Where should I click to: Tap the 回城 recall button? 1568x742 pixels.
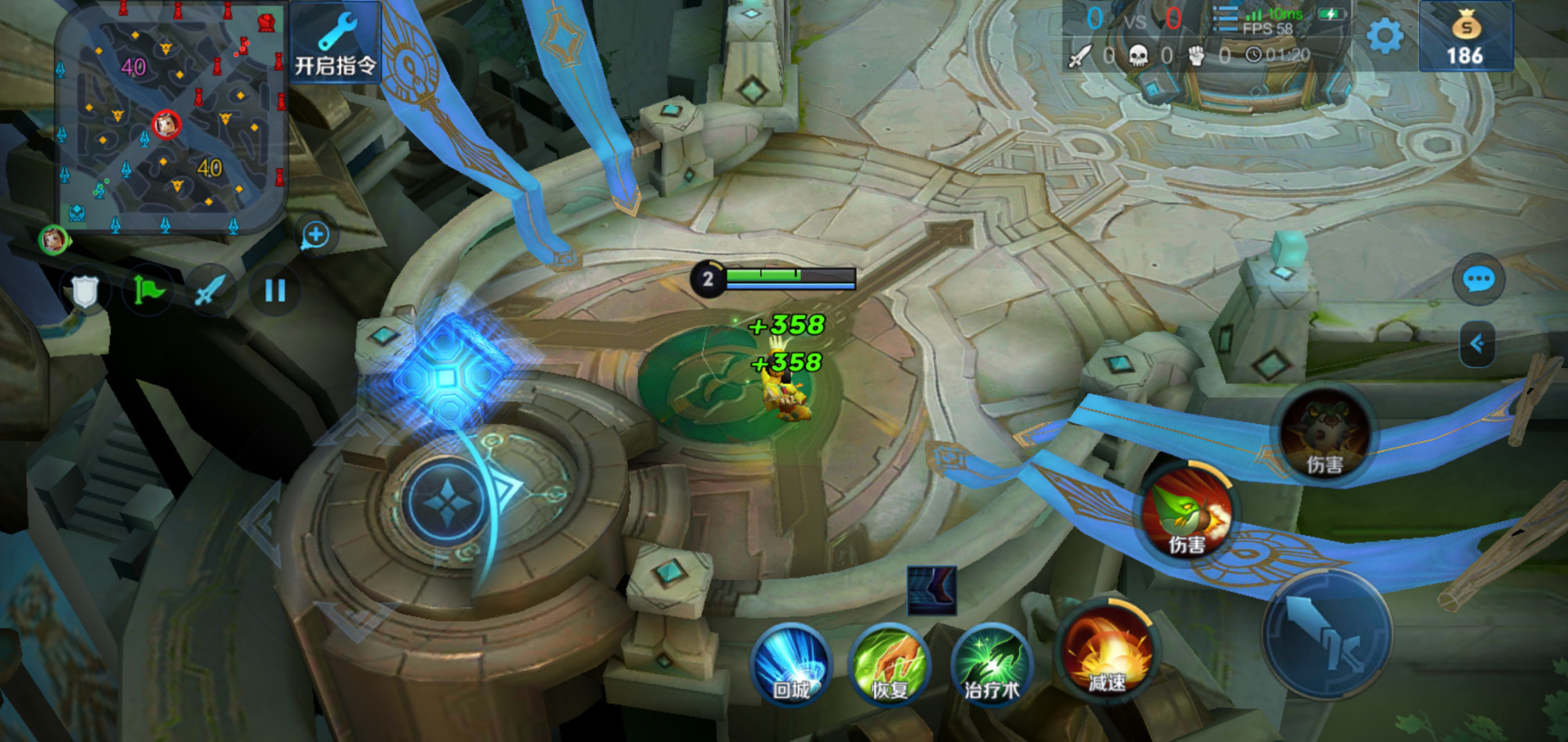pos(791,664)
